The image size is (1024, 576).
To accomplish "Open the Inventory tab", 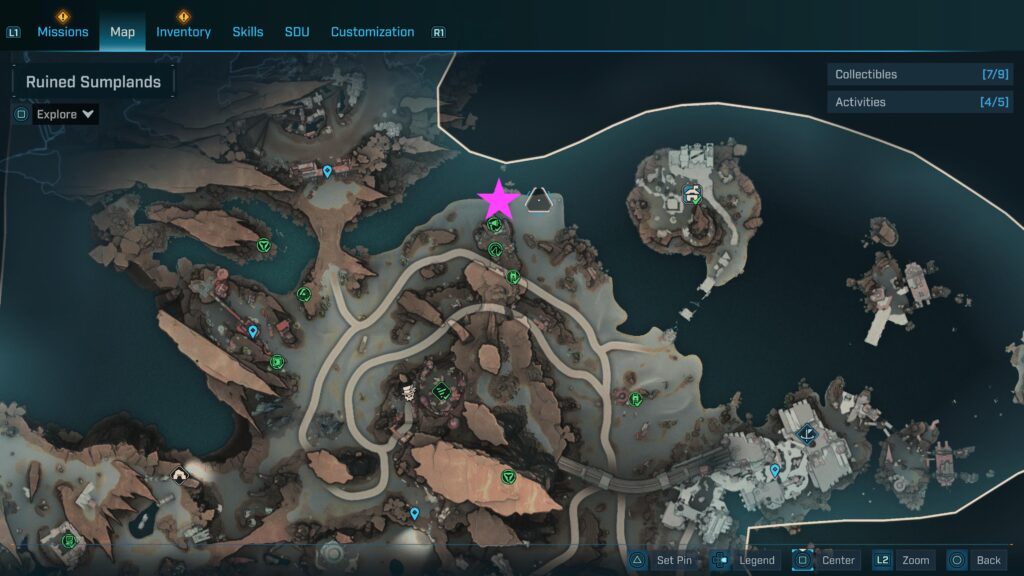I will coord(183,32).
